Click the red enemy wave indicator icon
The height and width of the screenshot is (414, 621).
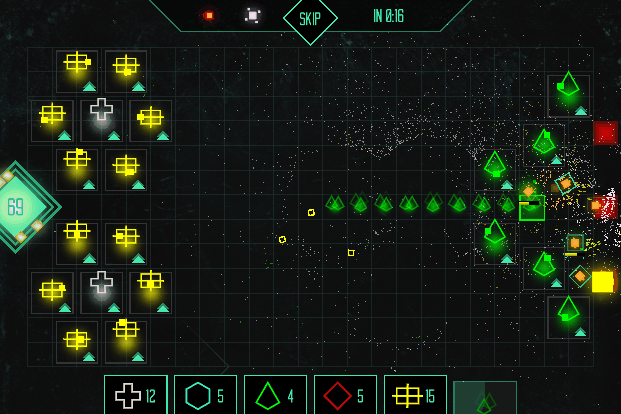coord(209,15)
